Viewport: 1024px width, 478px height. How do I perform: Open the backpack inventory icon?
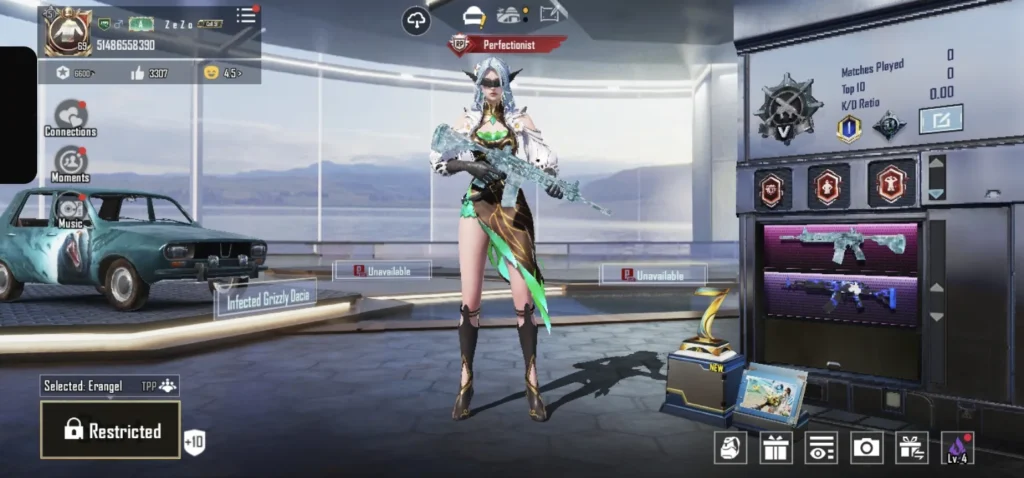731,448
